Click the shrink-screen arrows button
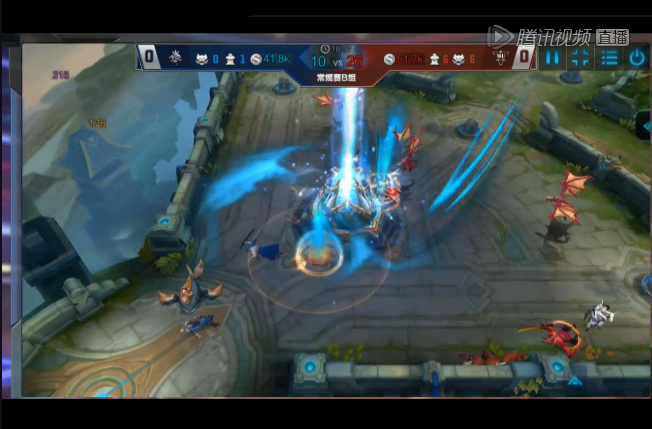Image resolution: width=652 pixels, height=429 pixels. pos(581,58)
